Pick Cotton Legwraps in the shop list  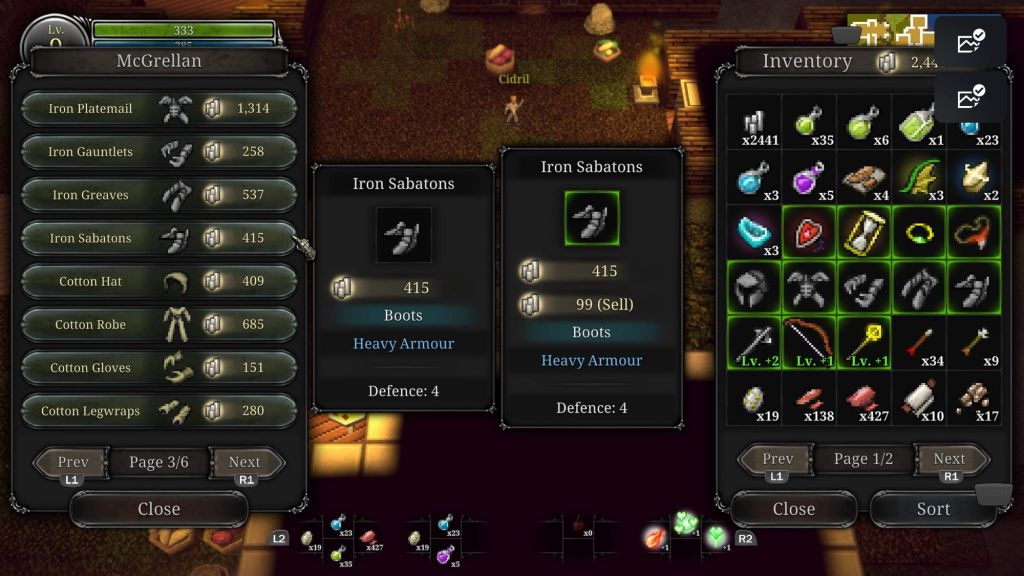tap(158, 410)
